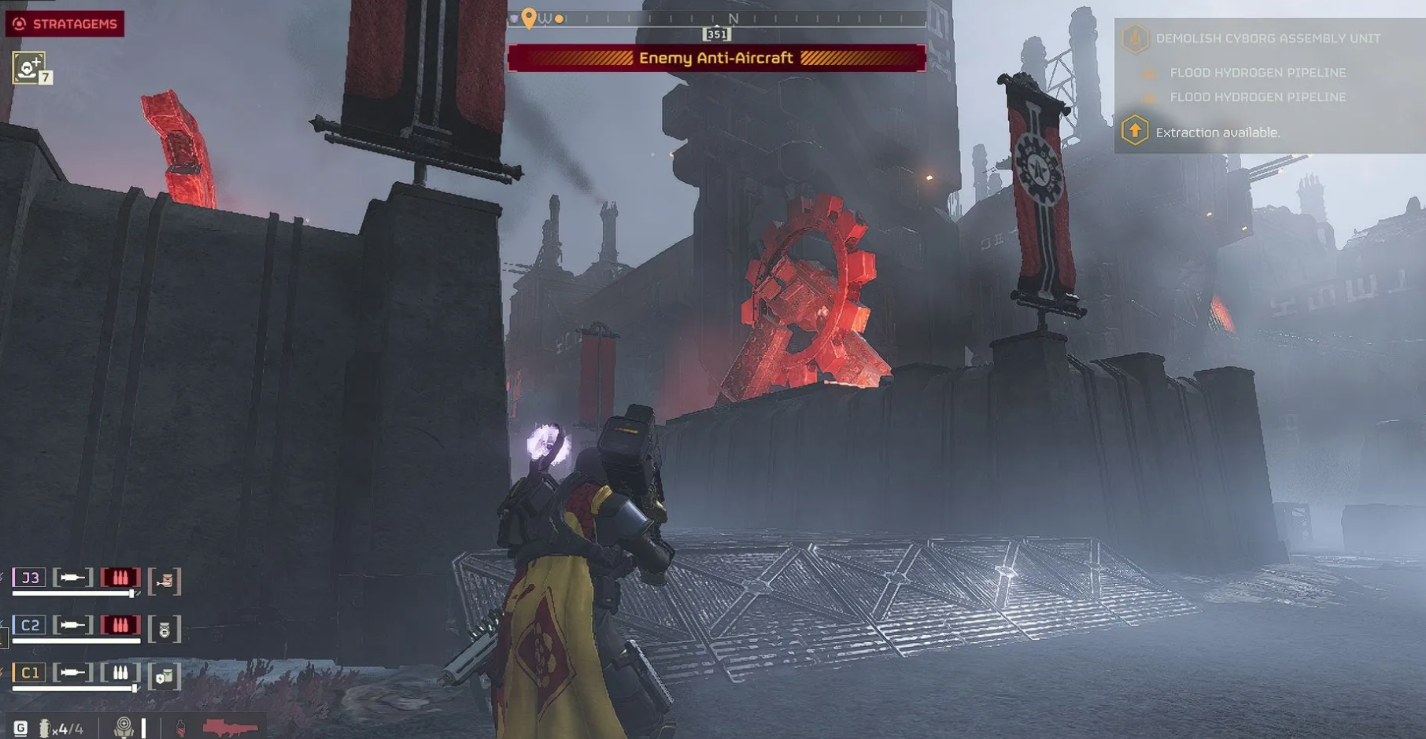
Task: Click C1's white ammo status icon
Action: (x=120, y=673)
